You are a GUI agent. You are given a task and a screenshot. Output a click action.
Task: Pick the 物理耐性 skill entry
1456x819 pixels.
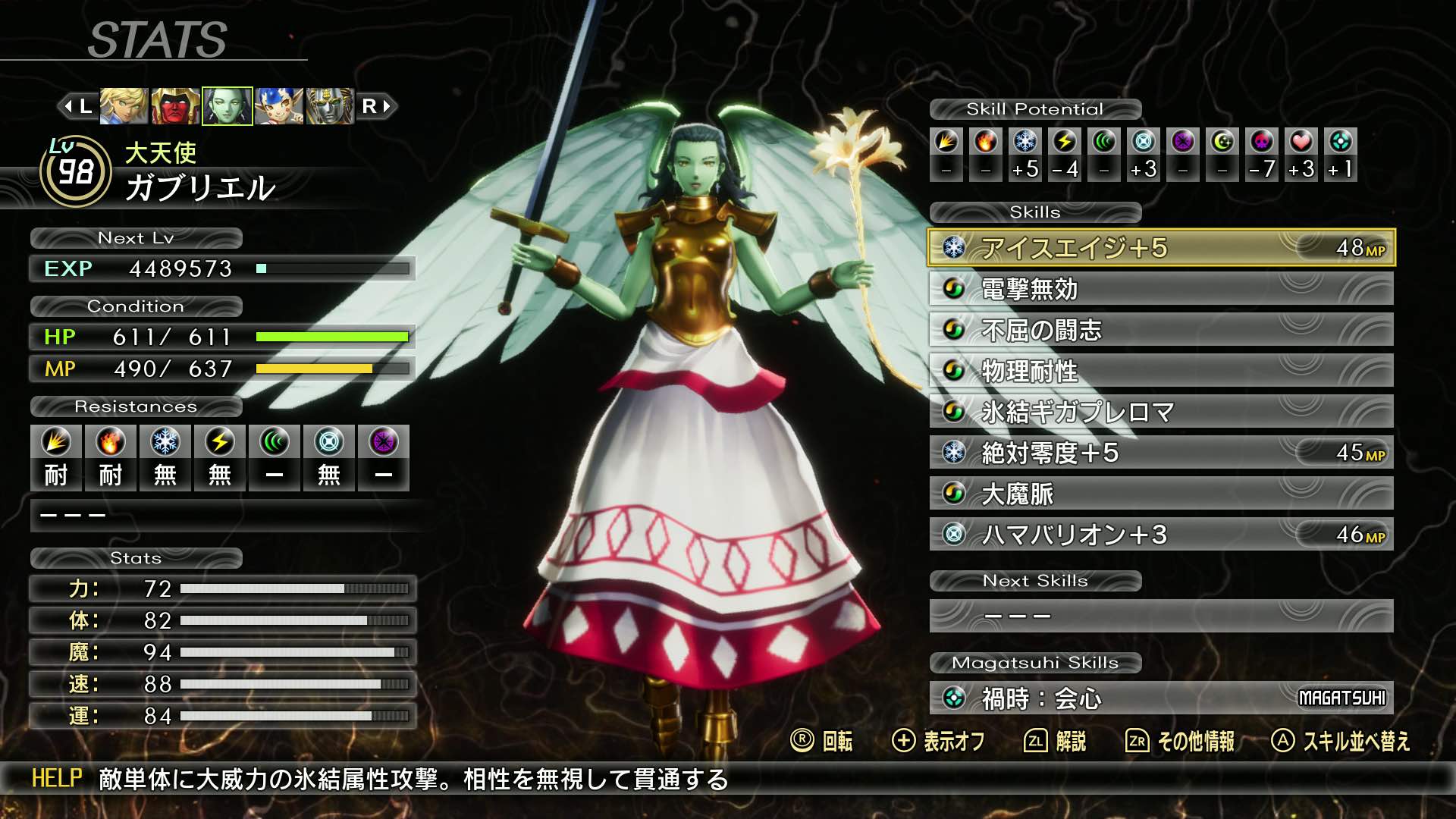pyautogui.click(x=1160, y=371)
